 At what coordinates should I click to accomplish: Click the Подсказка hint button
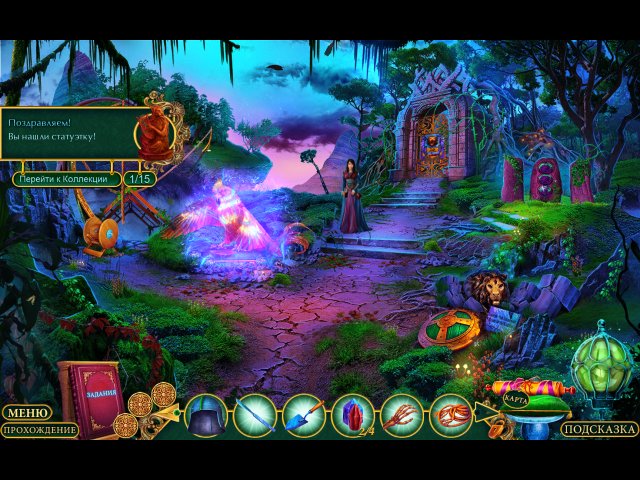(599, 429)
